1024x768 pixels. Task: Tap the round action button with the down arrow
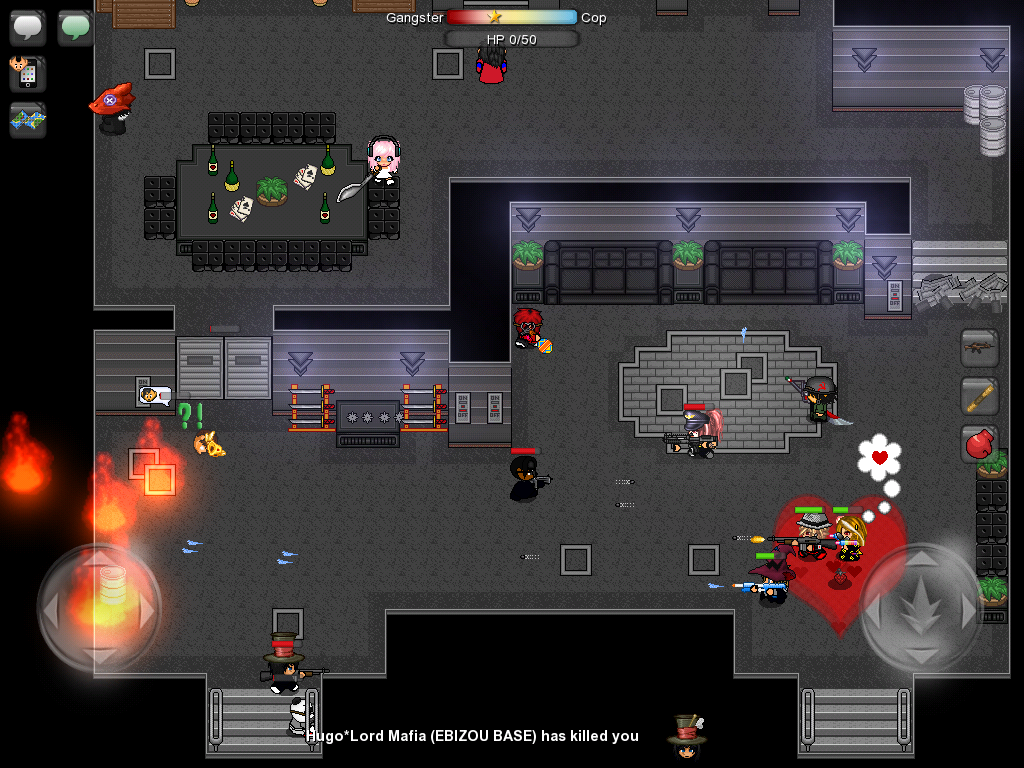point(921,607)
